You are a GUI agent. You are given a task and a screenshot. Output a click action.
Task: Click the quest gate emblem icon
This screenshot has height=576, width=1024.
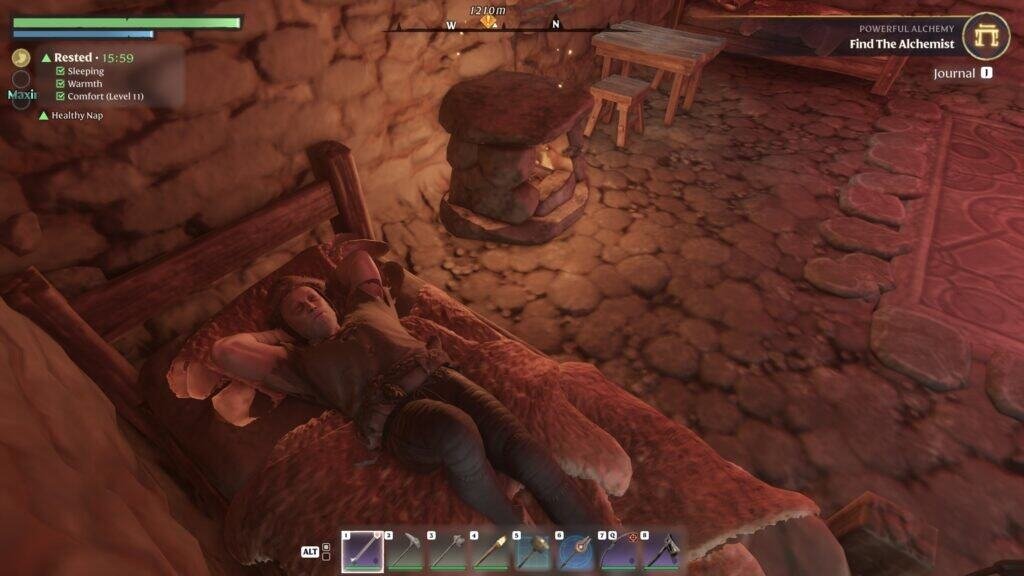coord(986,37)
